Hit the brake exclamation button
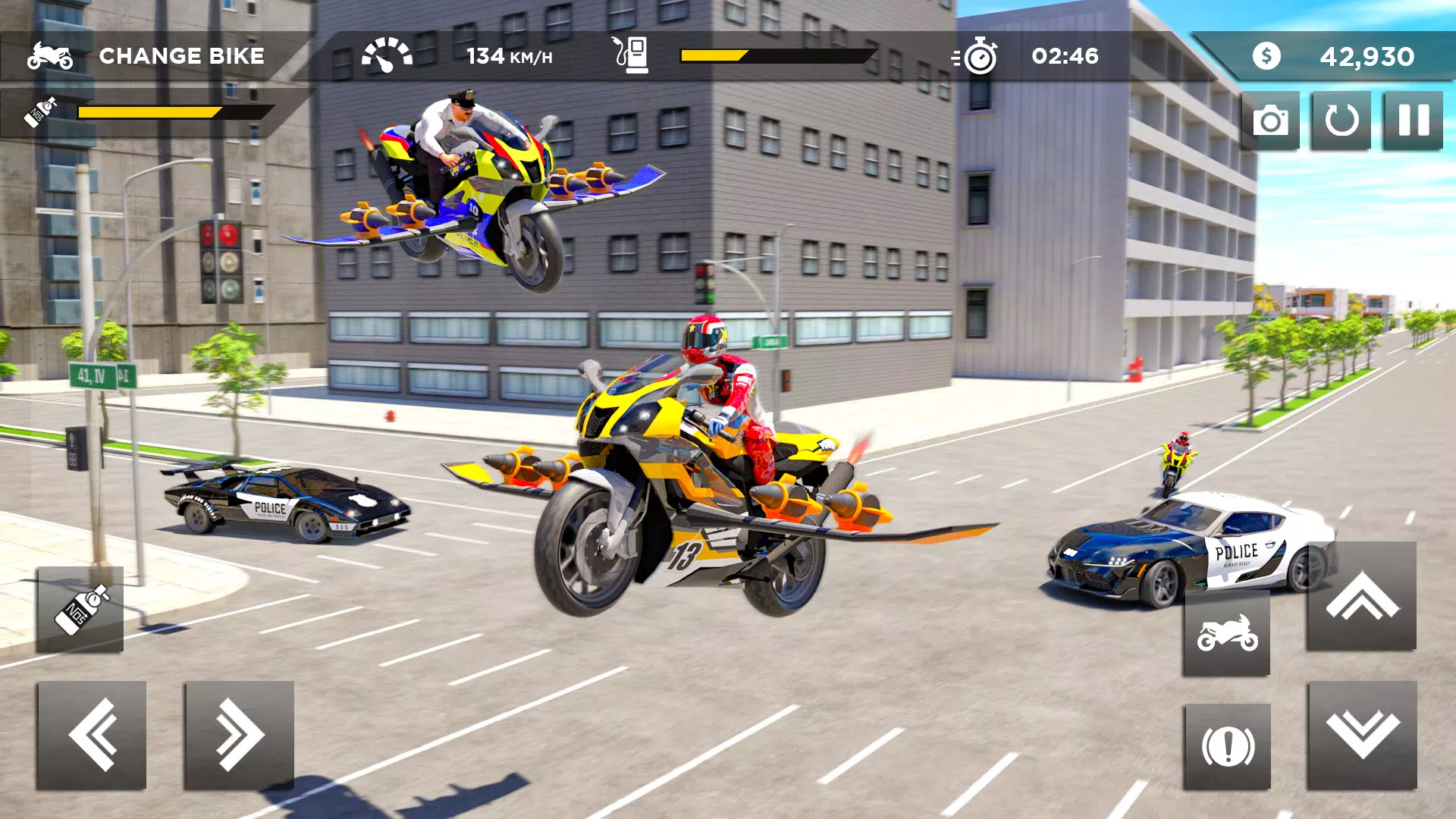Viewport: 1456px width, 819px height. pos(1227,746)
